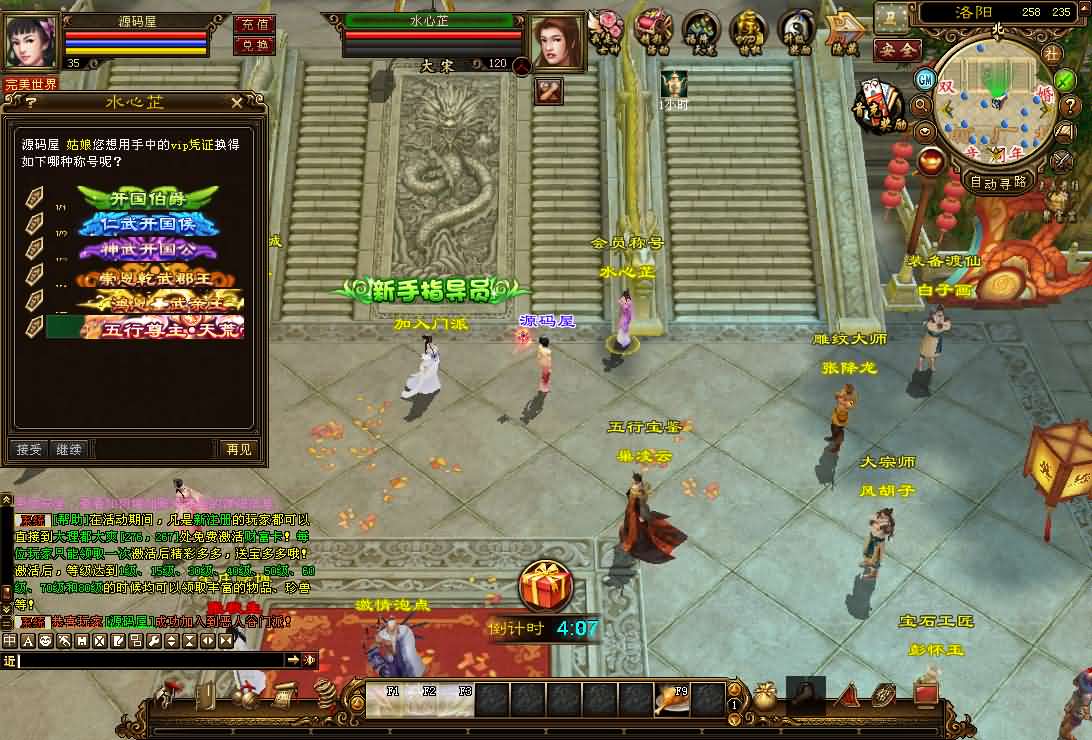This screenshot has height=740, width=1092.
Task: Use the roast chicken item in hotbar
Action: click(x=670, y=699)
